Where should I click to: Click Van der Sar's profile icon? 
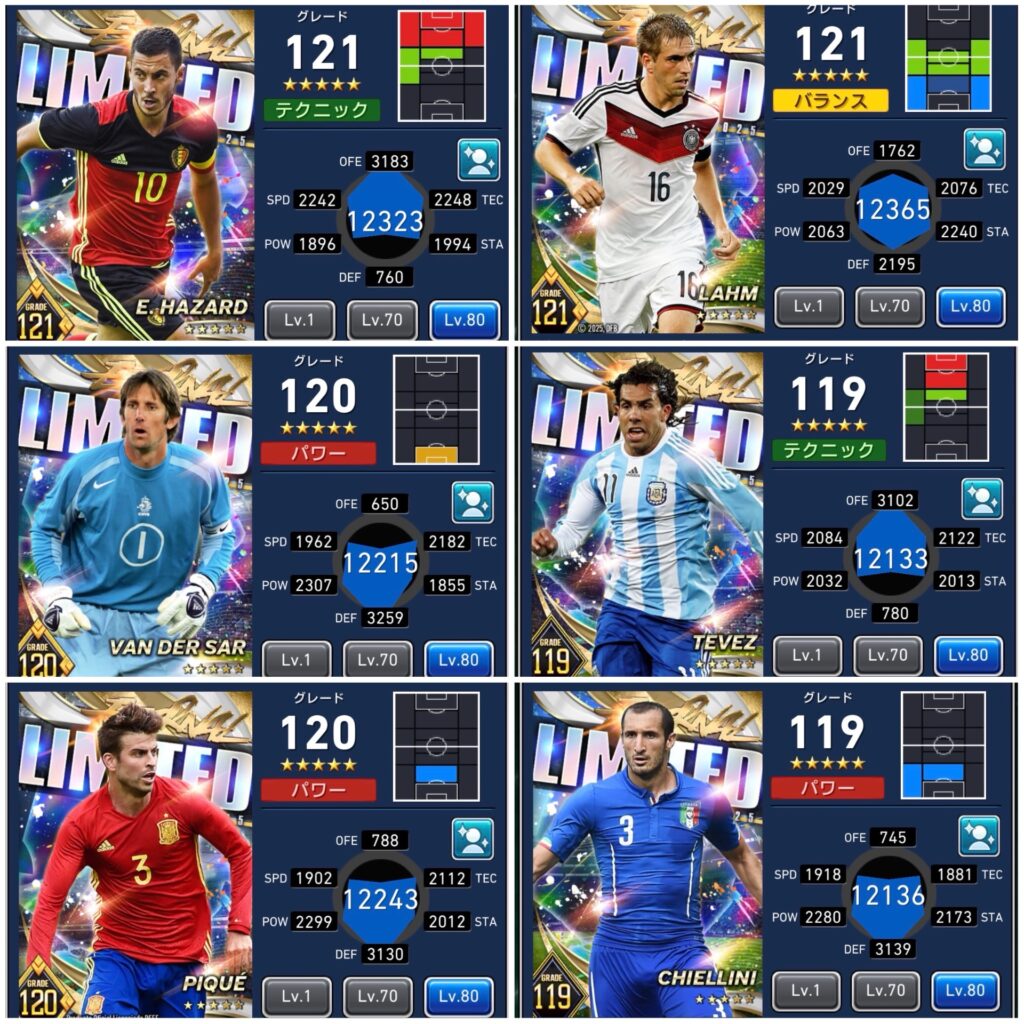(472, 502)
